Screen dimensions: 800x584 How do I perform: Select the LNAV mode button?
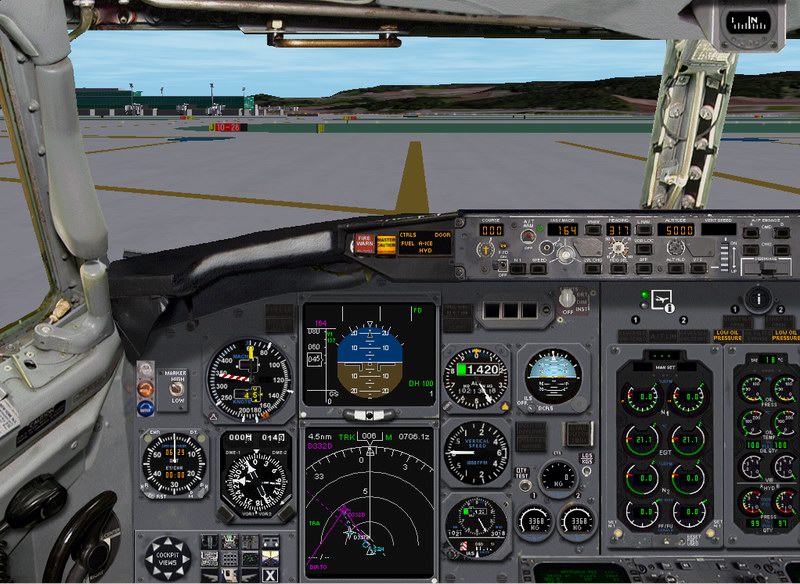point(645,230)
